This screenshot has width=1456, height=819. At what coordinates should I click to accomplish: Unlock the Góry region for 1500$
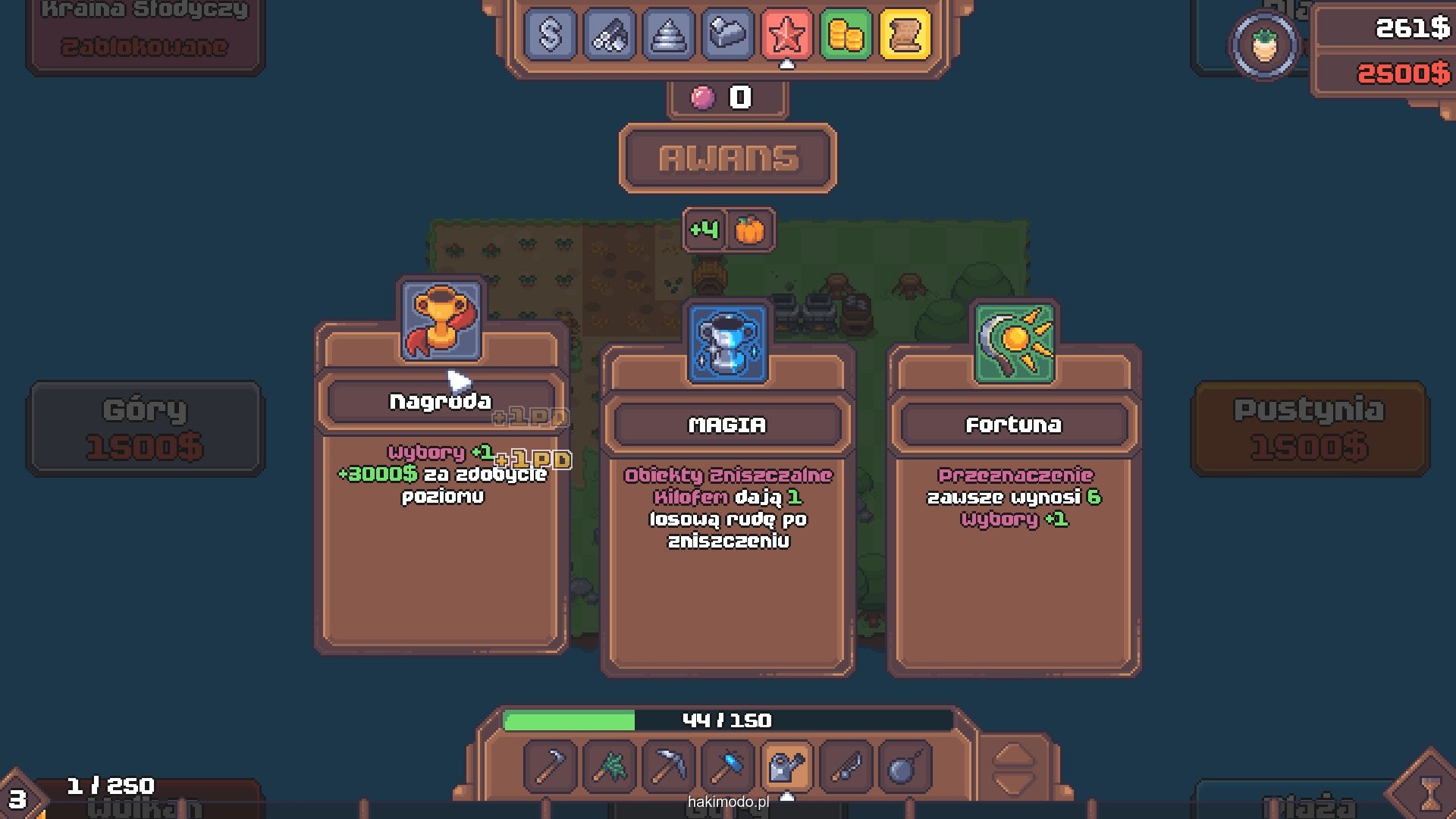click(x=145, y=428)
